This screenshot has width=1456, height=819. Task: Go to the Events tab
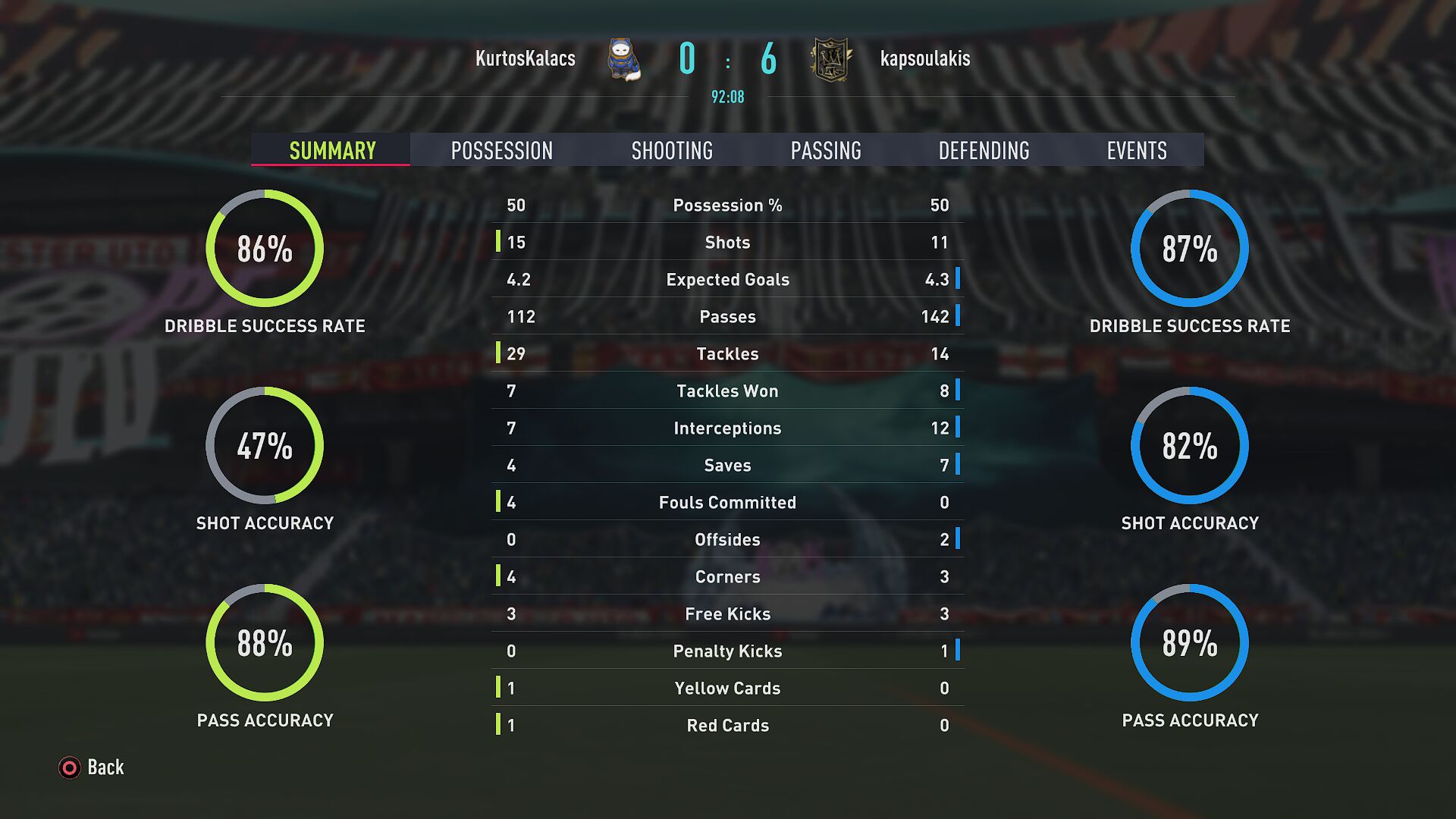coord(1136,150)
